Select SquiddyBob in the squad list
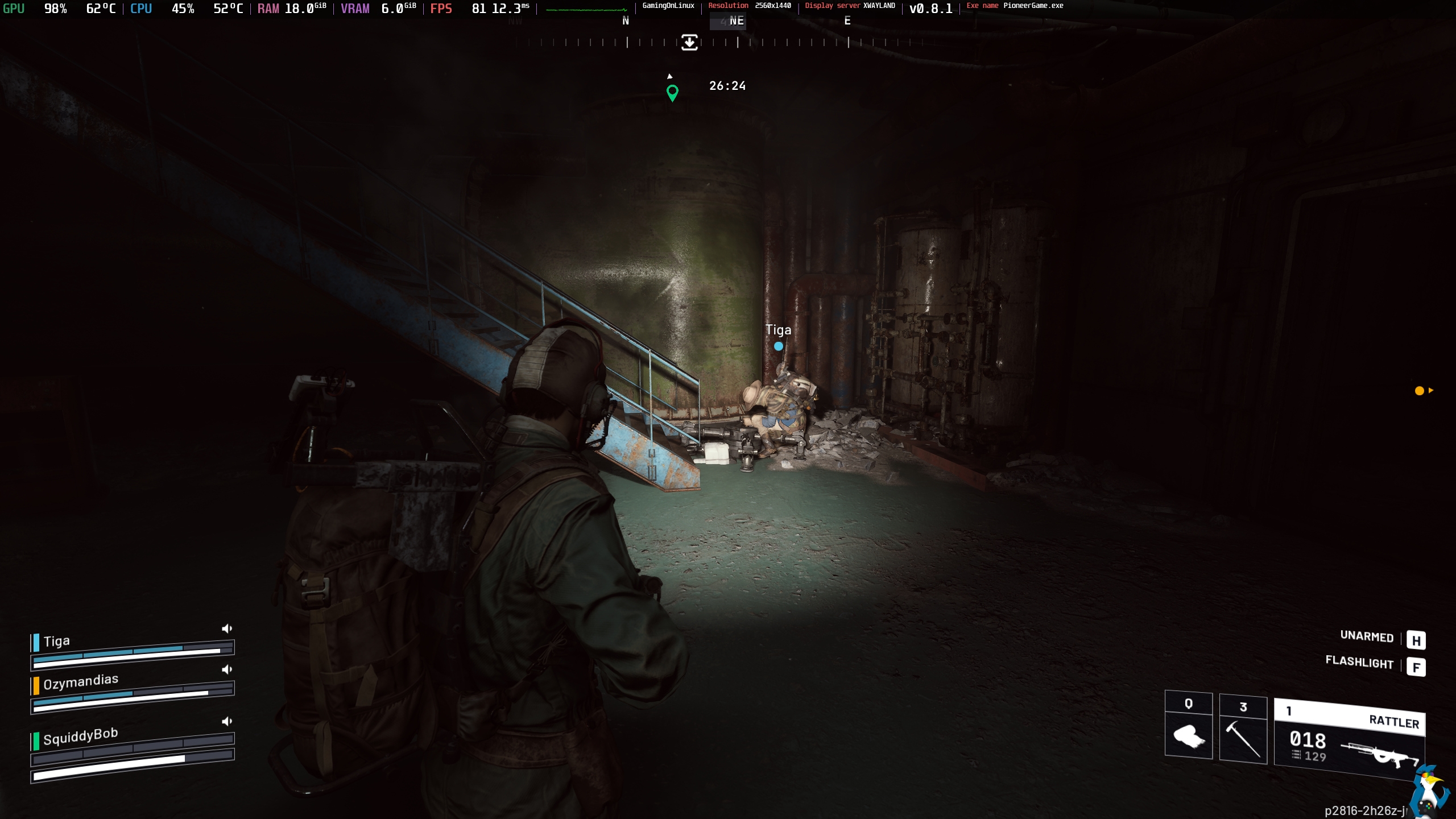 [80, 737]
